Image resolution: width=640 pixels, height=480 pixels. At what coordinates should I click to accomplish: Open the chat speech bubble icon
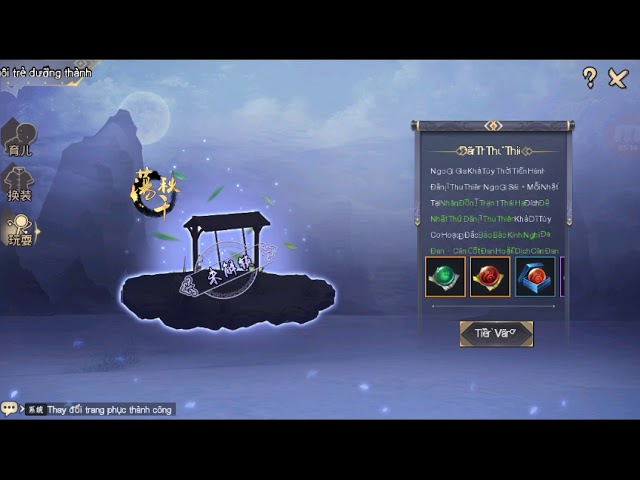point(9,409)
